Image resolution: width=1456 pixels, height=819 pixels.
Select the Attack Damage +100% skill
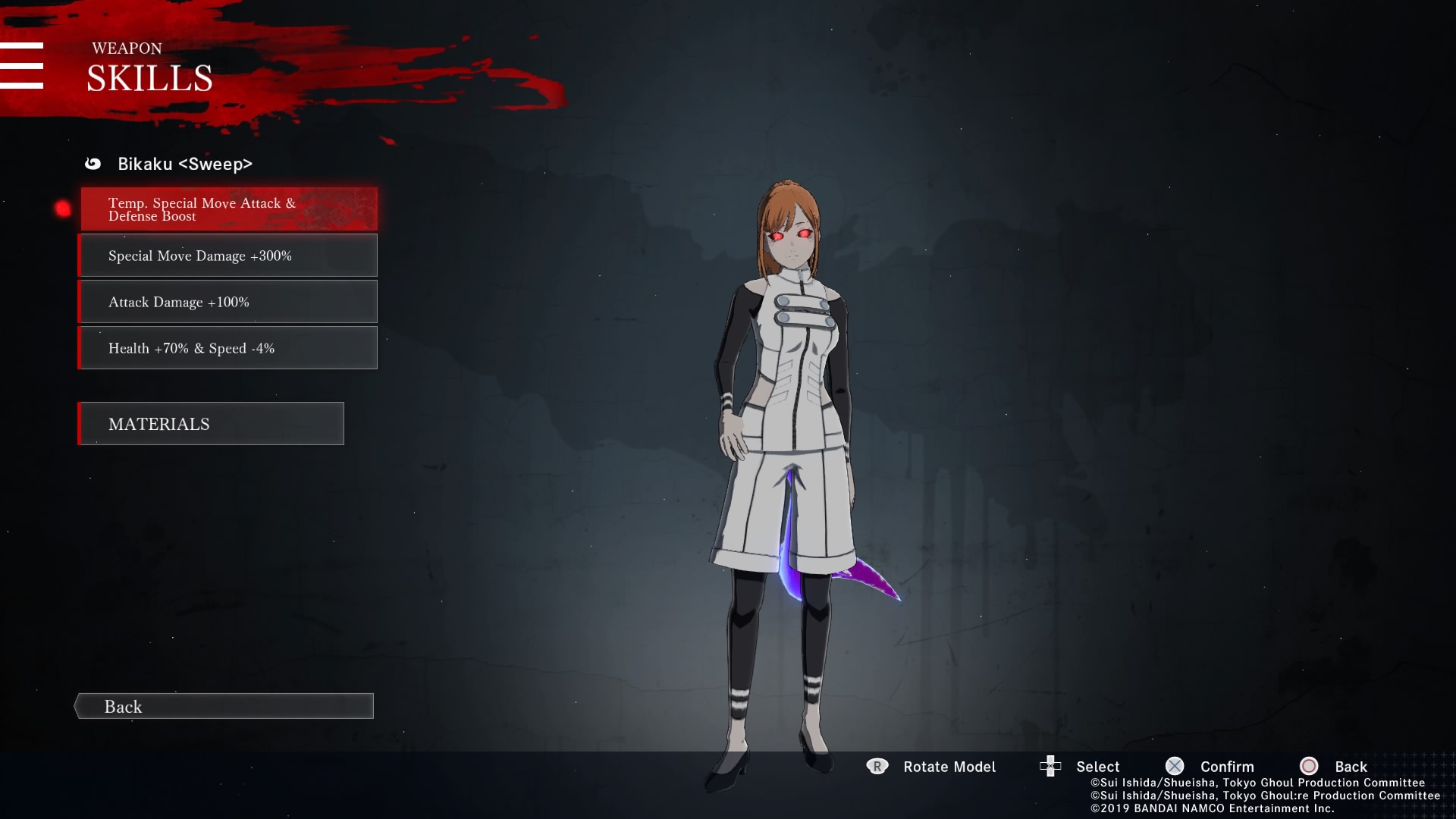(x=228, y=302)
